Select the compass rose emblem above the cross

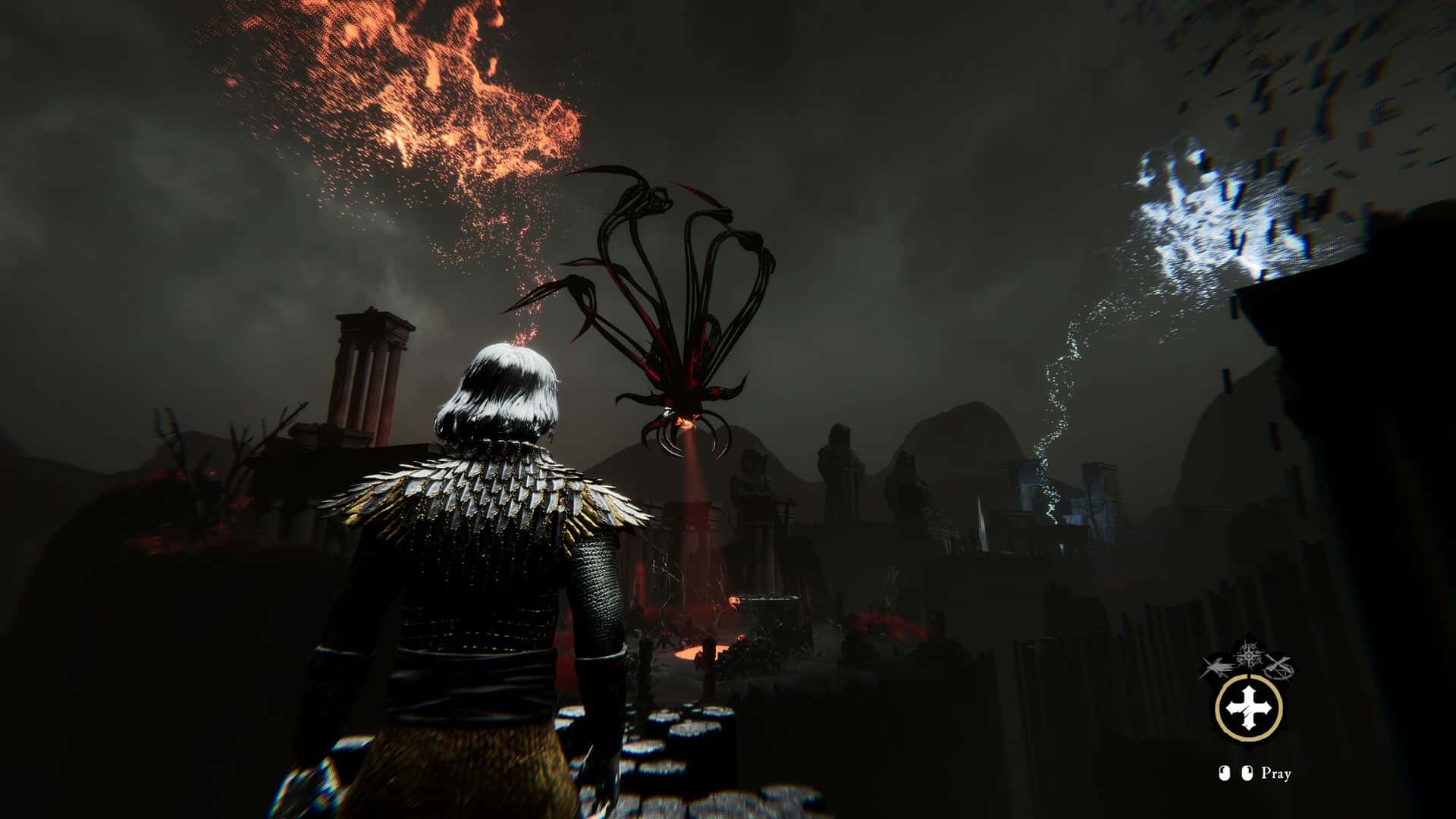click(x=1248, y=657)
